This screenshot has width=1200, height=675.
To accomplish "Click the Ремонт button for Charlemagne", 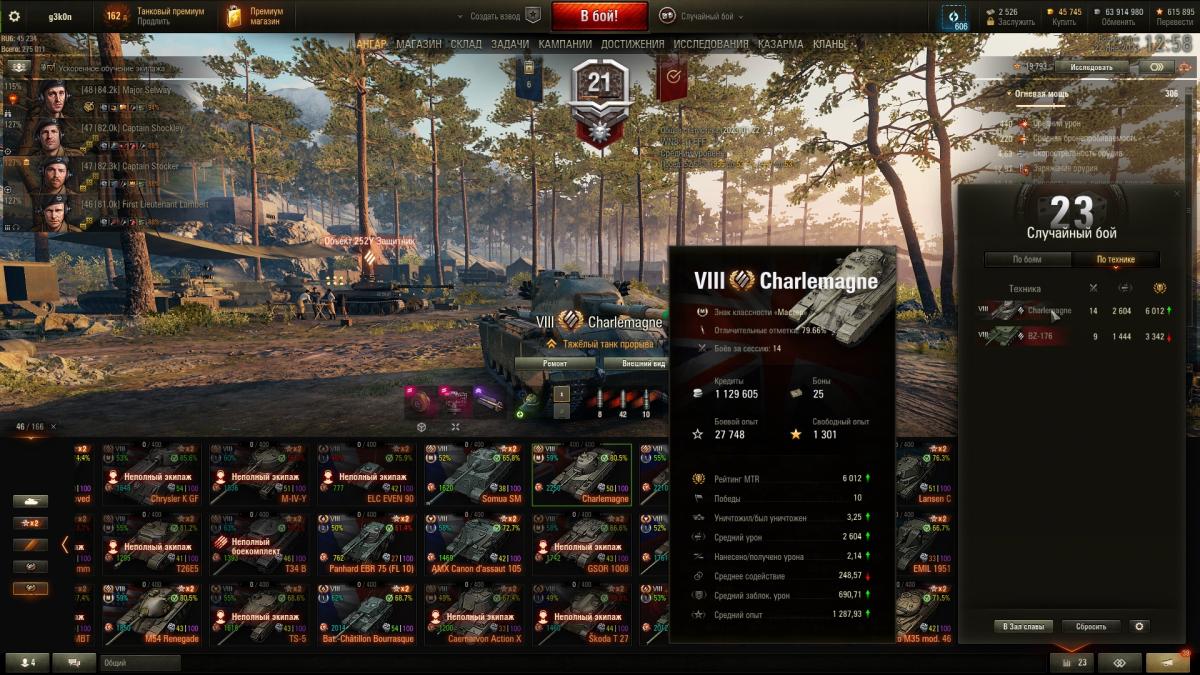I will click(x=555, y=364).
